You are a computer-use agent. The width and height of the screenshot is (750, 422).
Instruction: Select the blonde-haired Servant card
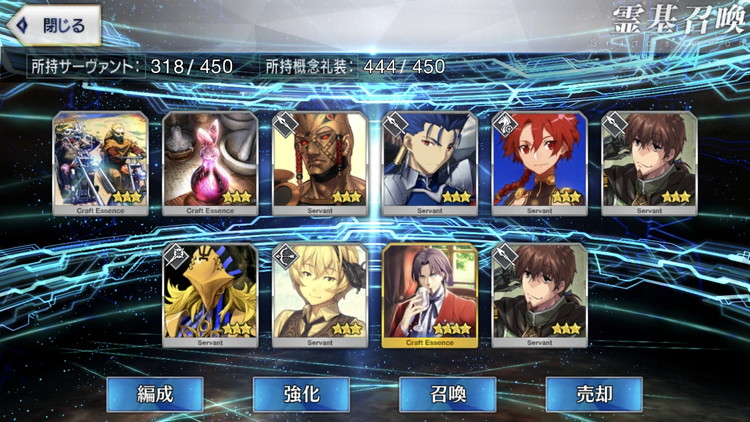tap(320, 294)
